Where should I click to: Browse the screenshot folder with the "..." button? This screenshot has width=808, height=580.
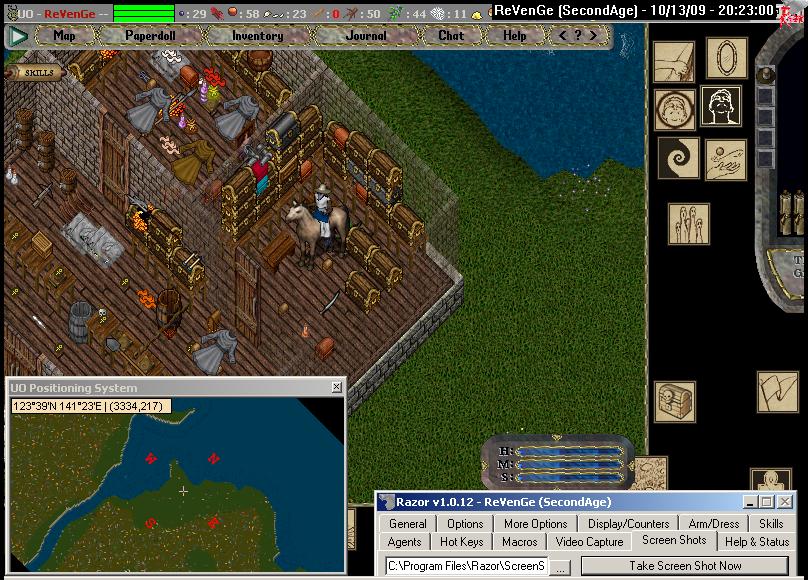tap(561, 566)
